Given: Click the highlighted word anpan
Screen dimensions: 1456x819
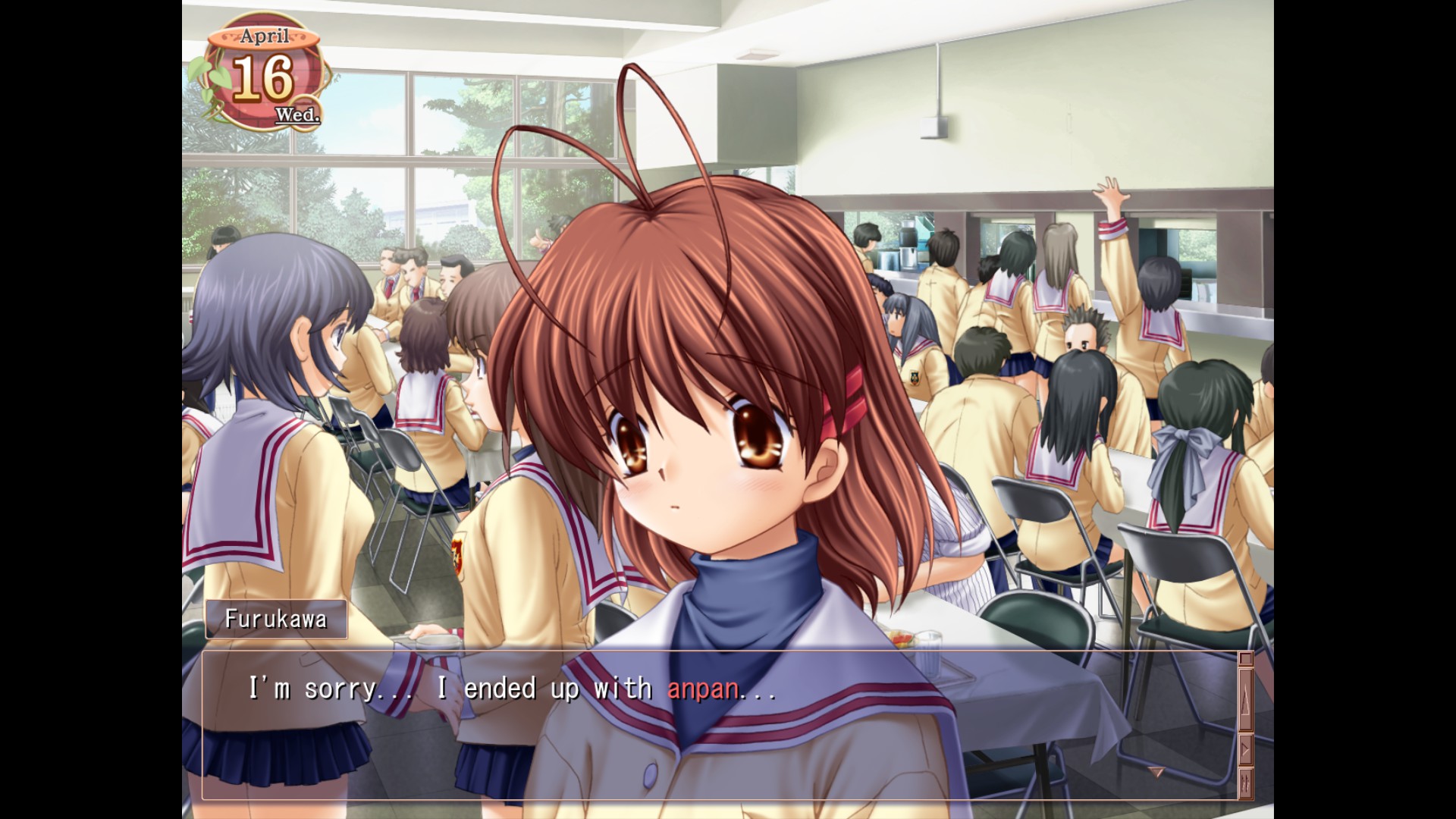Looking at the screenshot, I should (x=704, y=689).
